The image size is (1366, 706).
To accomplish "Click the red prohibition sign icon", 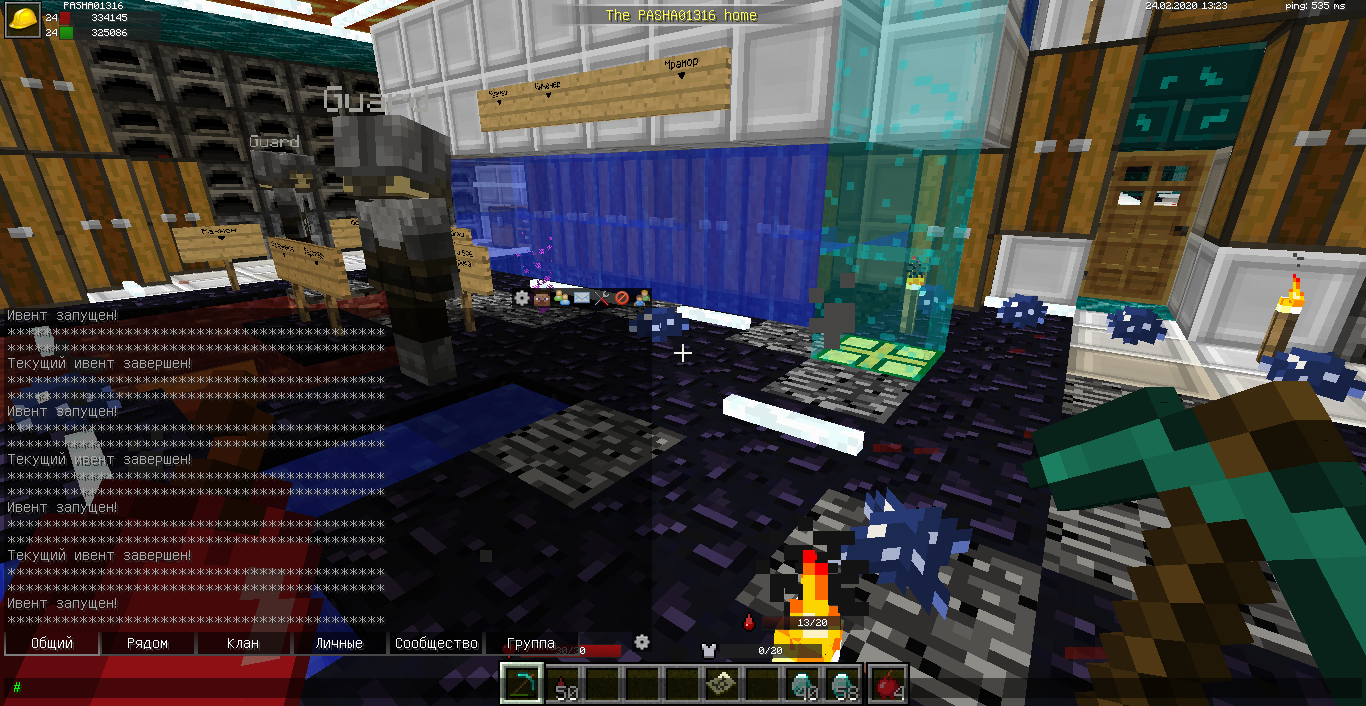I will click(x=622, y=298).
